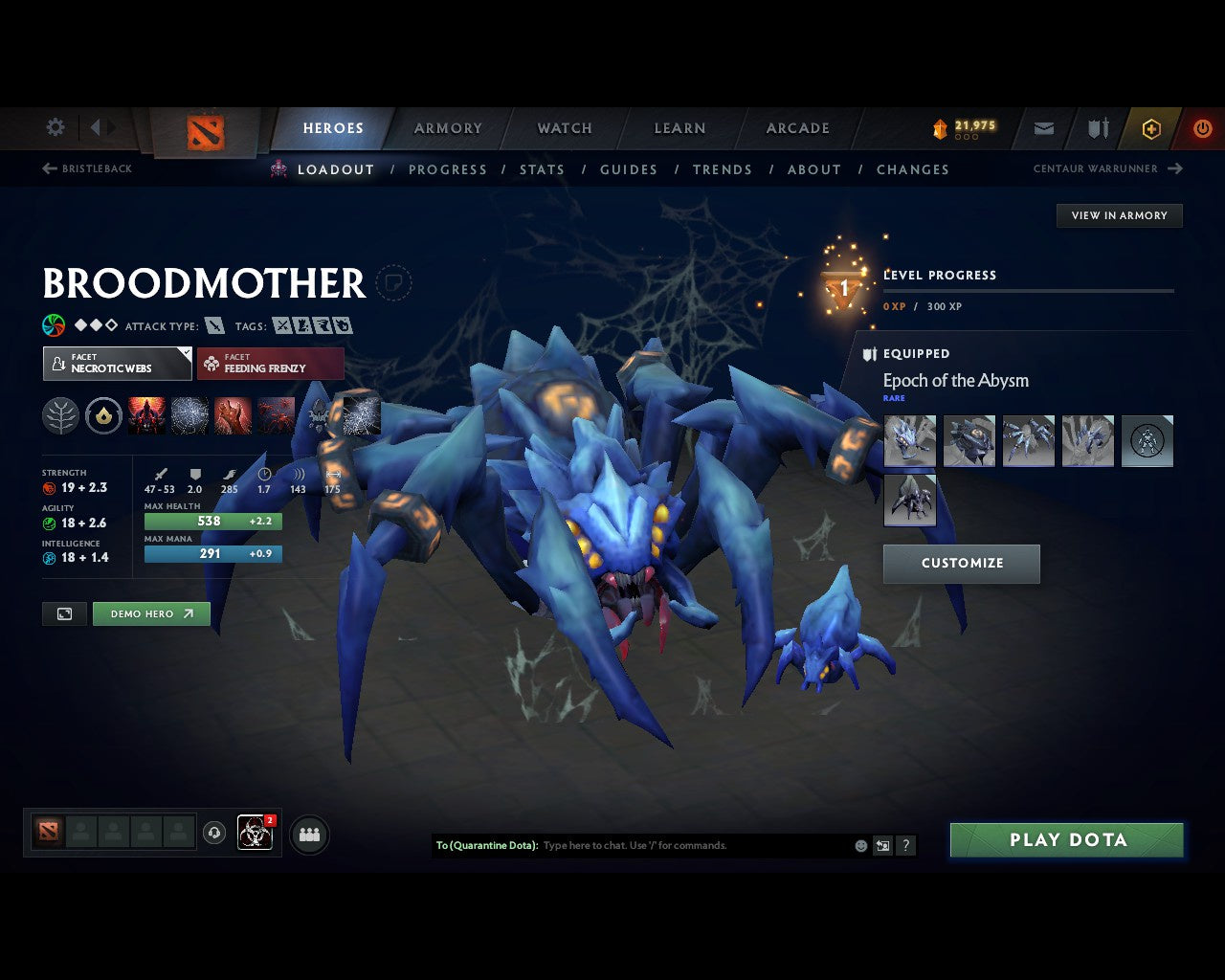
Task: Click the CUSTOMIZE button
Action: click(961, 564)
